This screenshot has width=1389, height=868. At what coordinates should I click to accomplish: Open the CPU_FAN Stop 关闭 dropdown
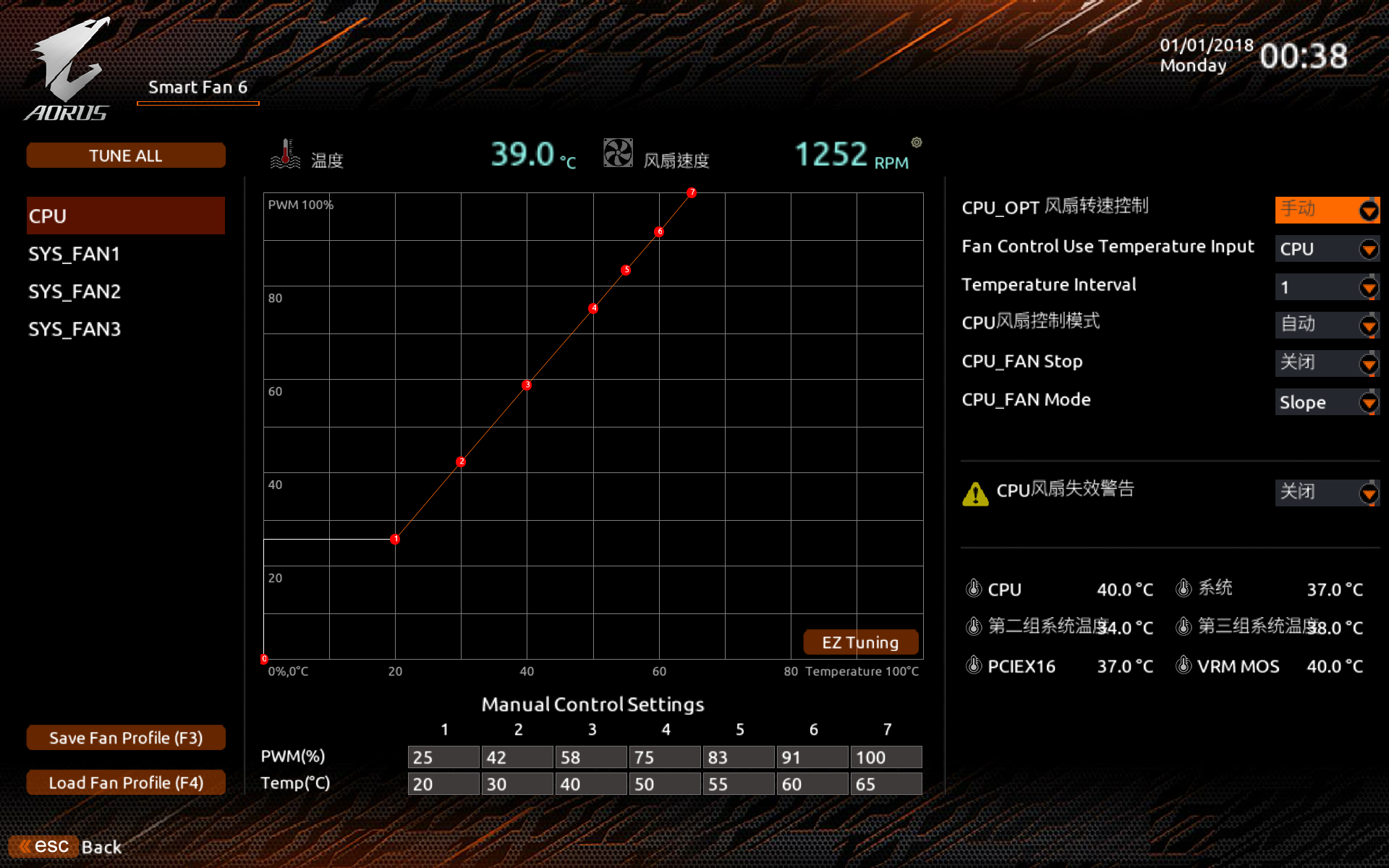click(1328, 363)
